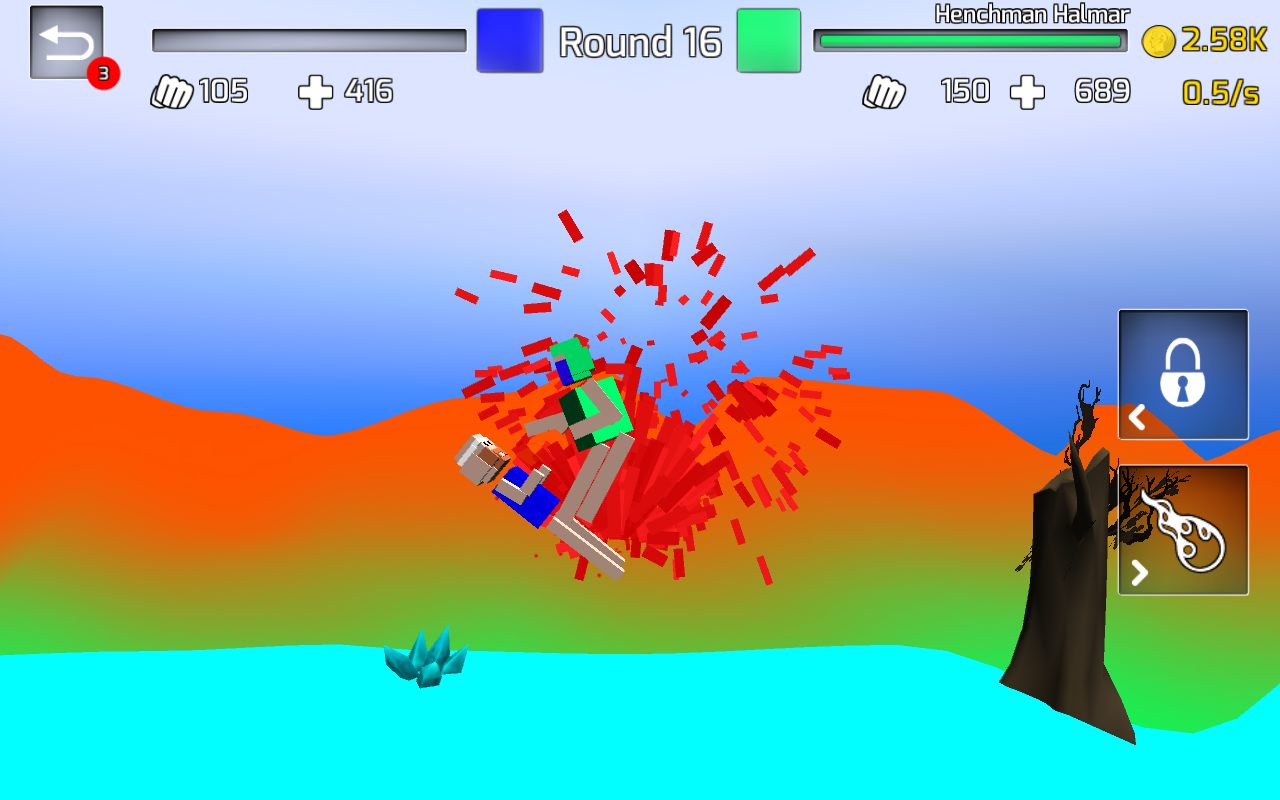The height and width of the screenshot is (800, 1280).
Task: Select the green opponent color swatch
Action: (x=769, y=41)
